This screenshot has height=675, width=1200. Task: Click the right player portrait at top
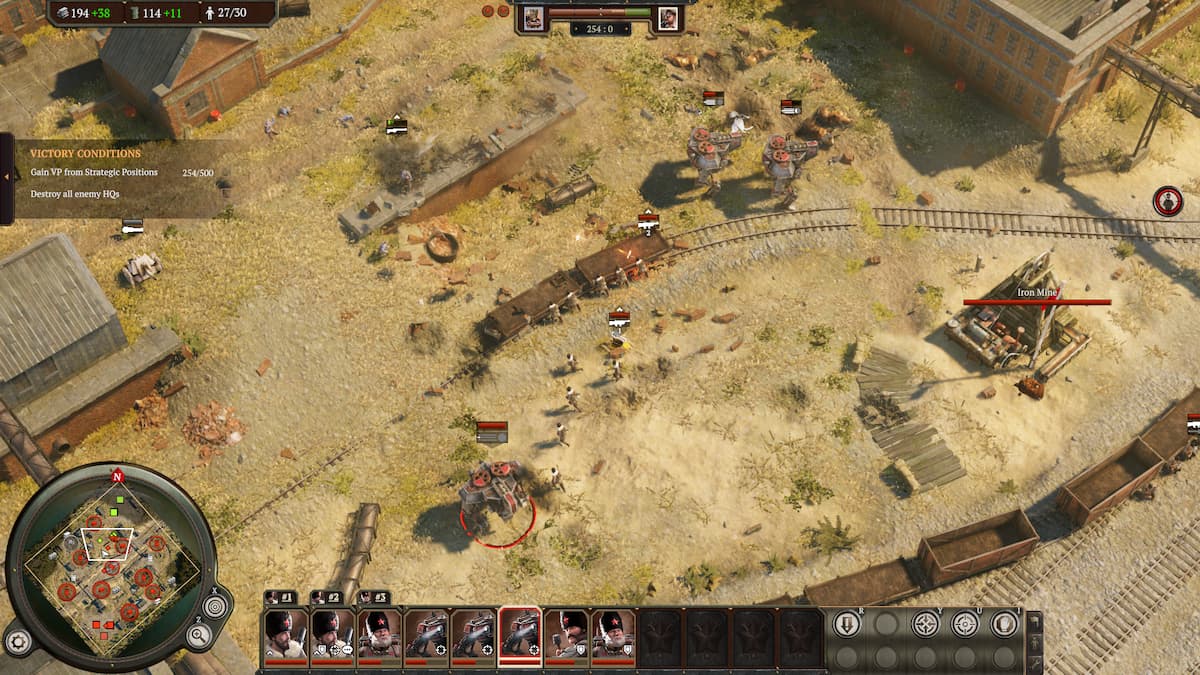coord(668,17)
